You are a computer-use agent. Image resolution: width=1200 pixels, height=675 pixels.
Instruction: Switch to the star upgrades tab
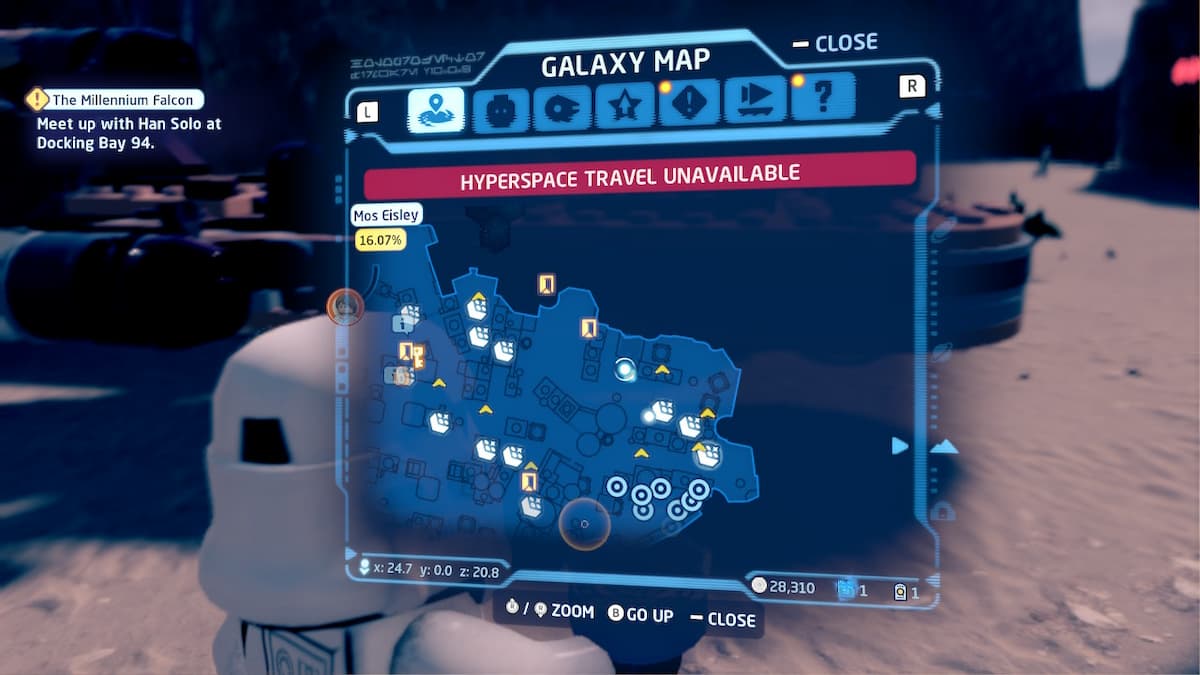pyautogui.click(x=625, y=109)
